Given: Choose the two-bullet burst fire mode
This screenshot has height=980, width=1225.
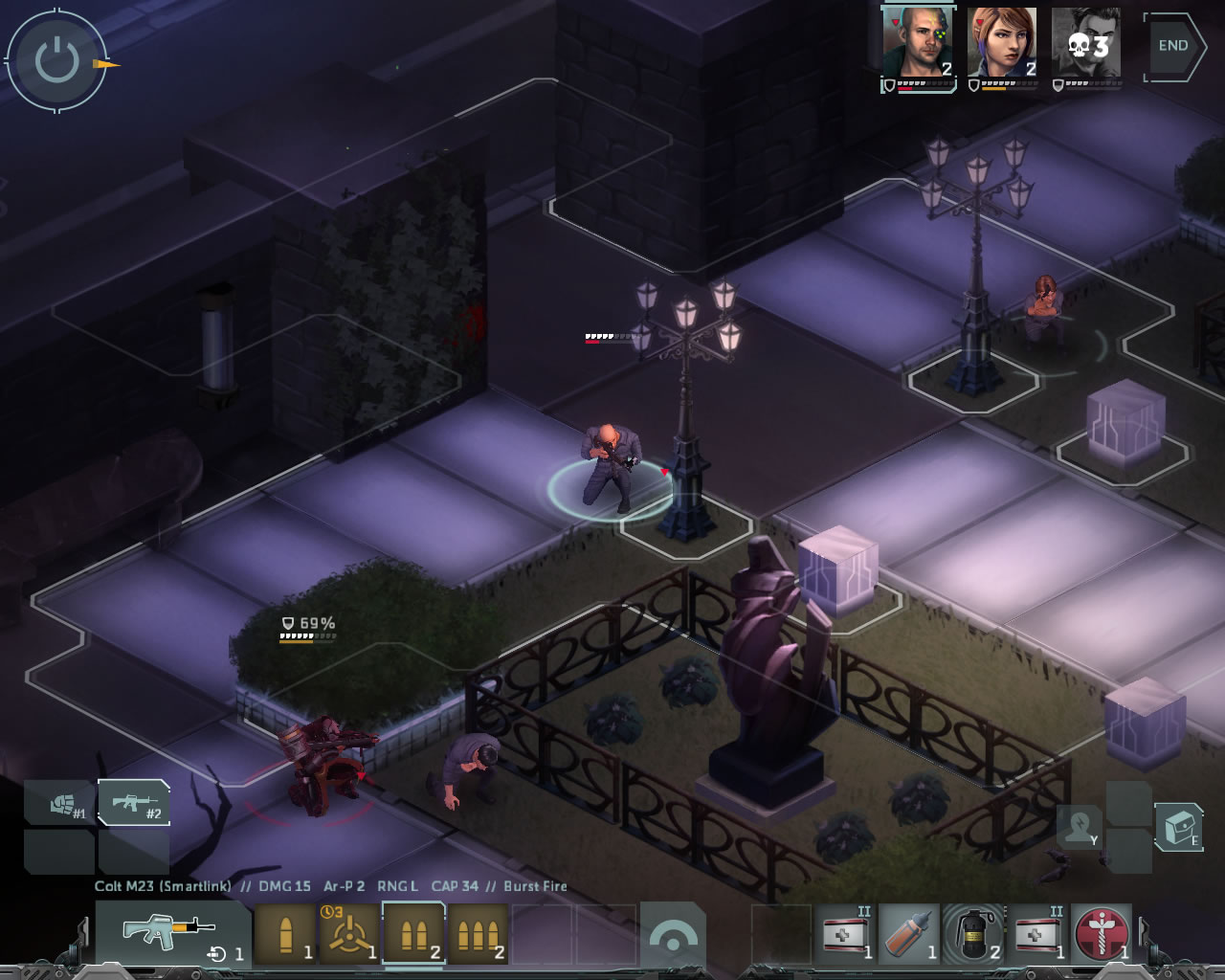Looking at the screenshot, I should 413,934.
